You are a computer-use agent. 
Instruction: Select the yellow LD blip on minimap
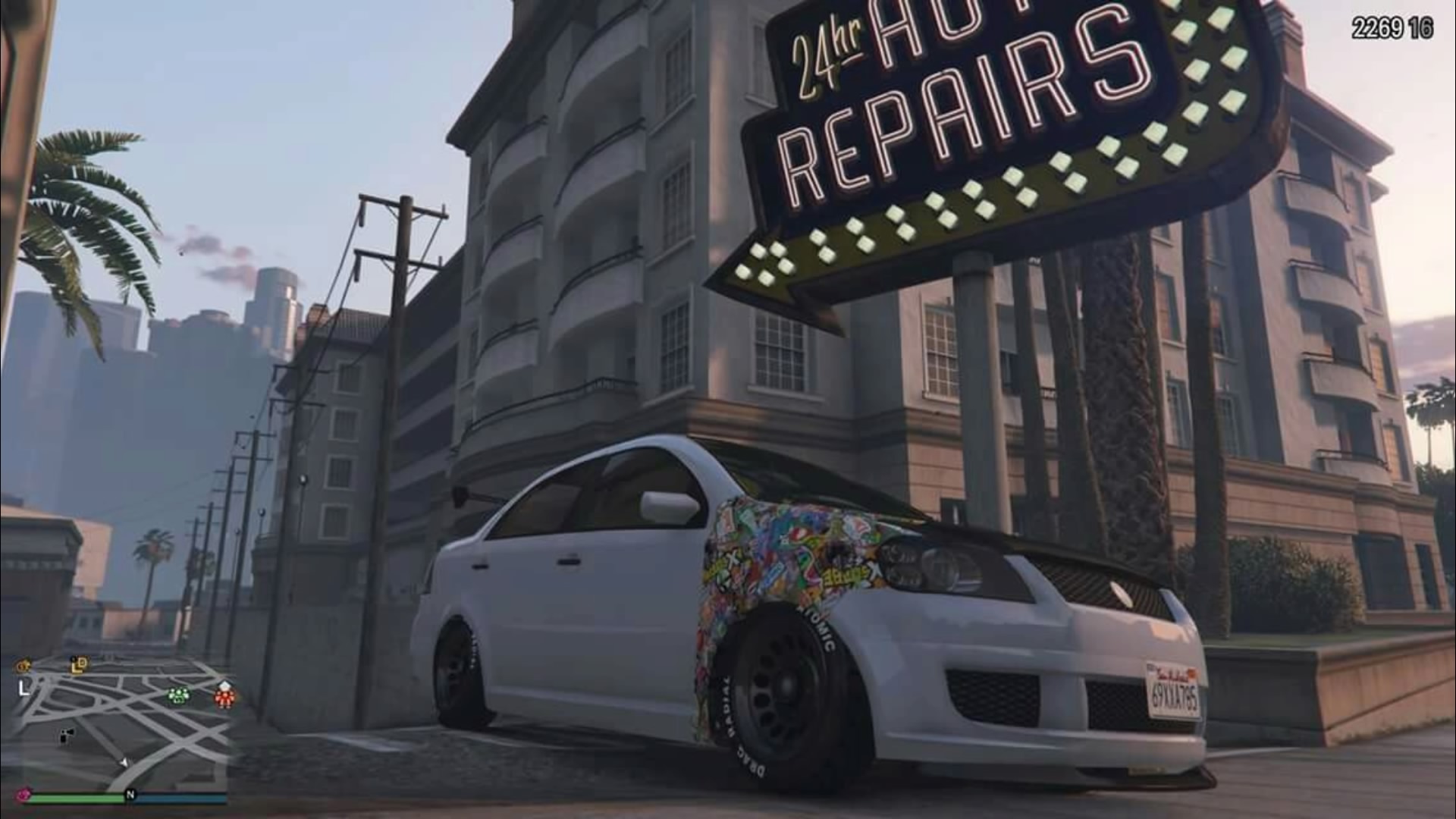79,665
